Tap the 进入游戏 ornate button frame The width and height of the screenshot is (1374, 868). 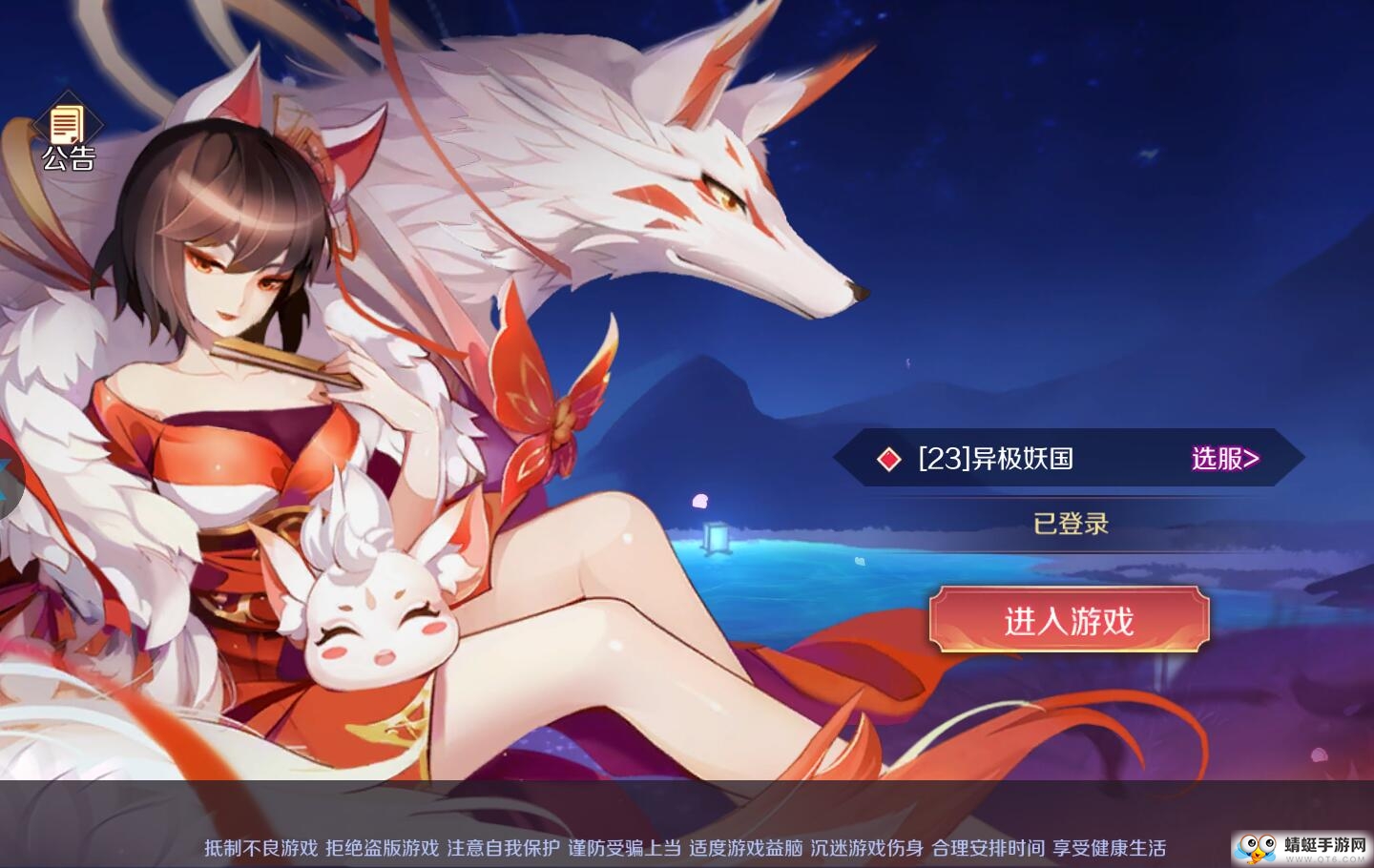click(x=1069, y=621)
